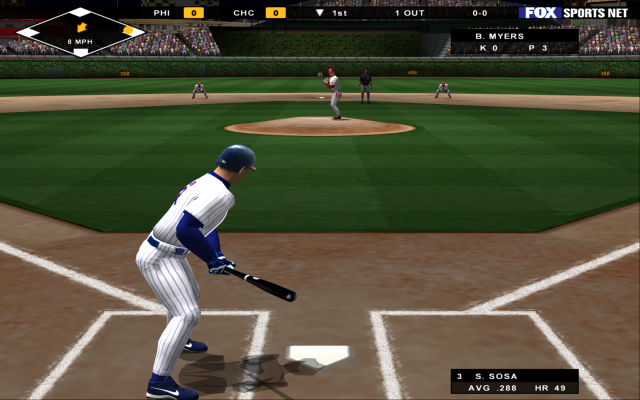Click the base runner diamond indicator
This screenshot has height=400, width=640.
pyautogui.click(x=81, y=31)
